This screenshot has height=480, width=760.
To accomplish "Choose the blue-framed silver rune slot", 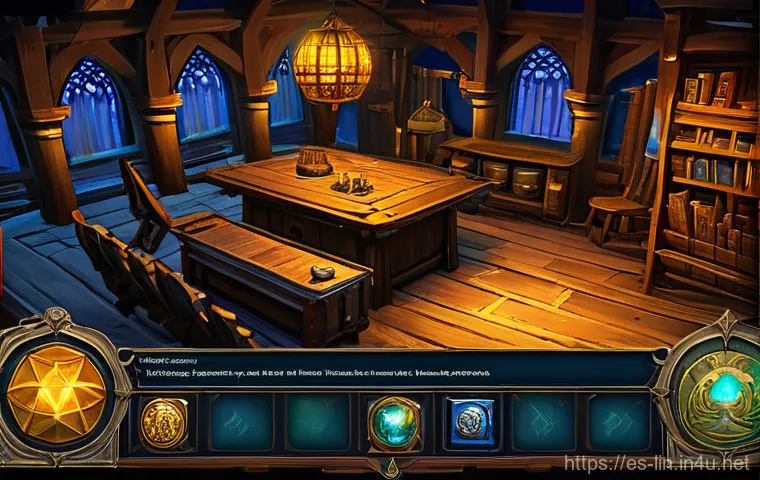I will pyautogui.click(x=469, y=420).
